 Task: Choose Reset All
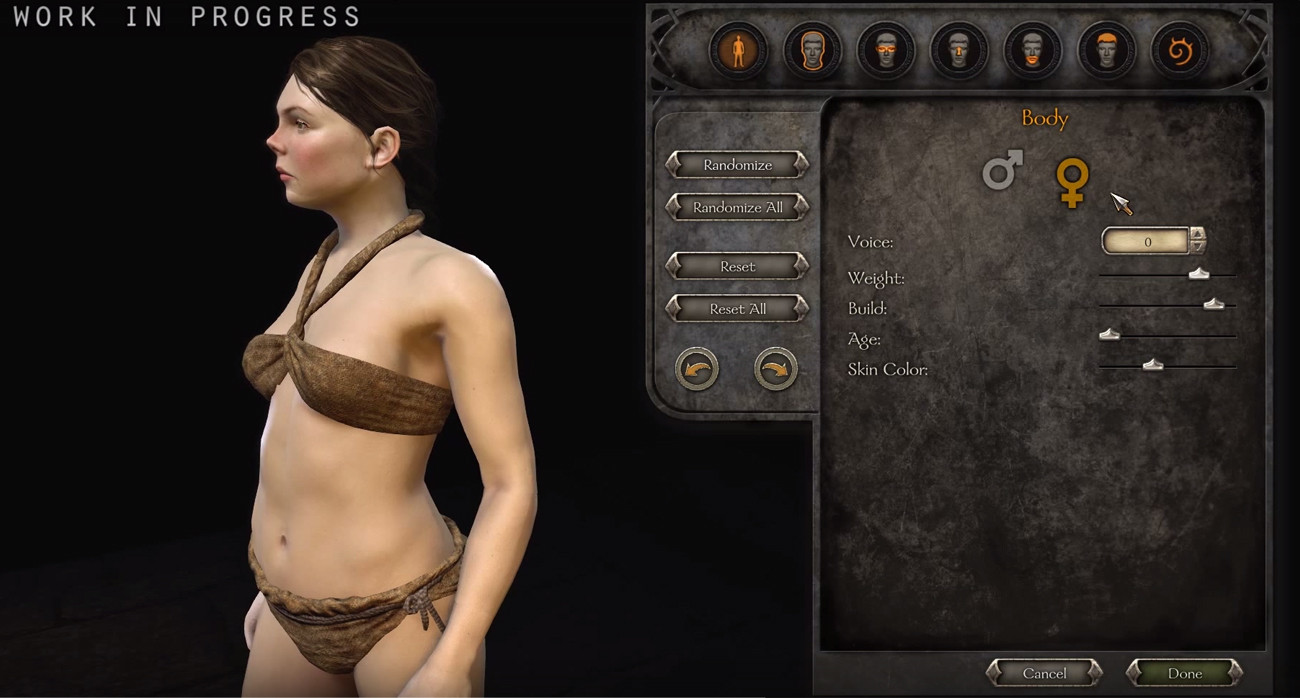coord(737,309)
